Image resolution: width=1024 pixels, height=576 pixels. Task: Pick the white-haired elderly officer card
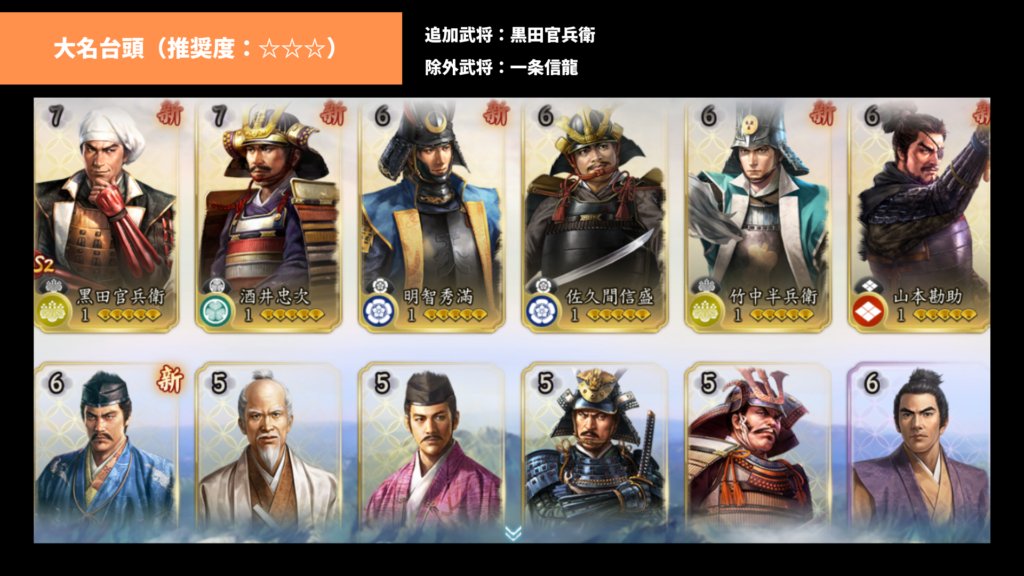pyautogui.click(x=270, y=445)
